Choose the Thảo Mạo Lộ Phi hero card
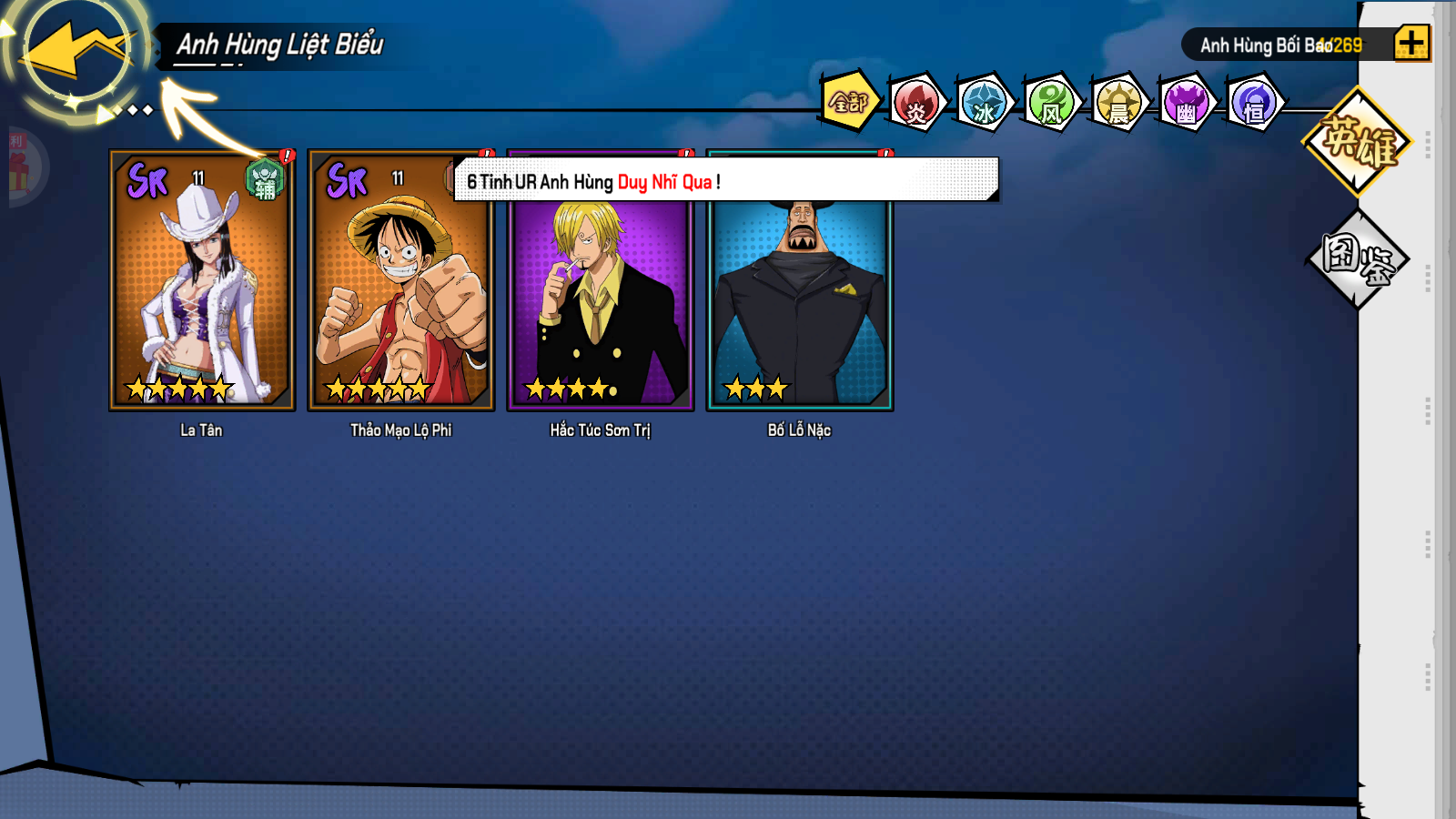Viewport: 1456px width, 819px height. point(401,280)
